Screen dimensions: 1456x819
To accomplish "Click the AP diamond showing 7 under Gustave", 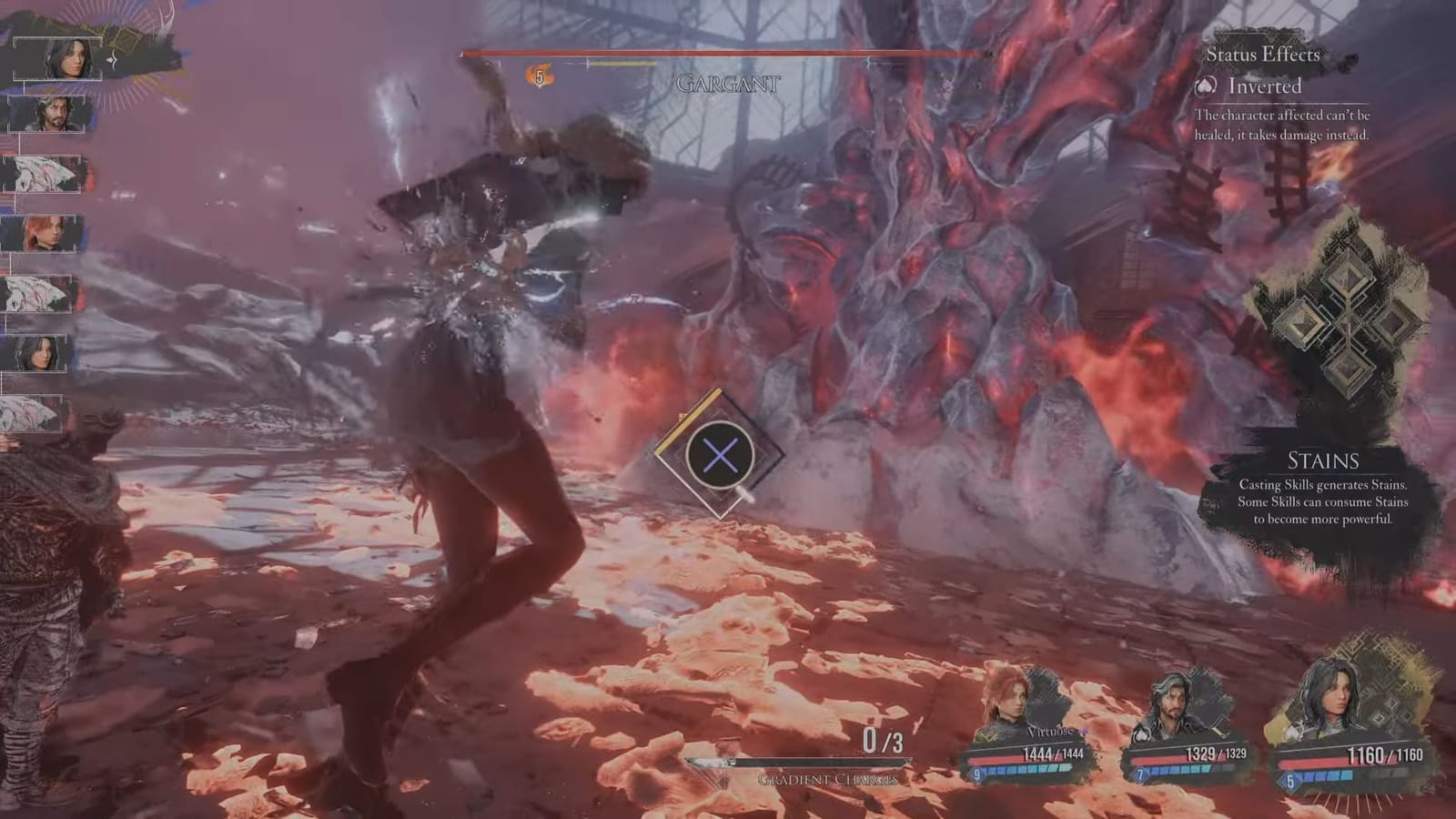I will tap(1141, 773).
